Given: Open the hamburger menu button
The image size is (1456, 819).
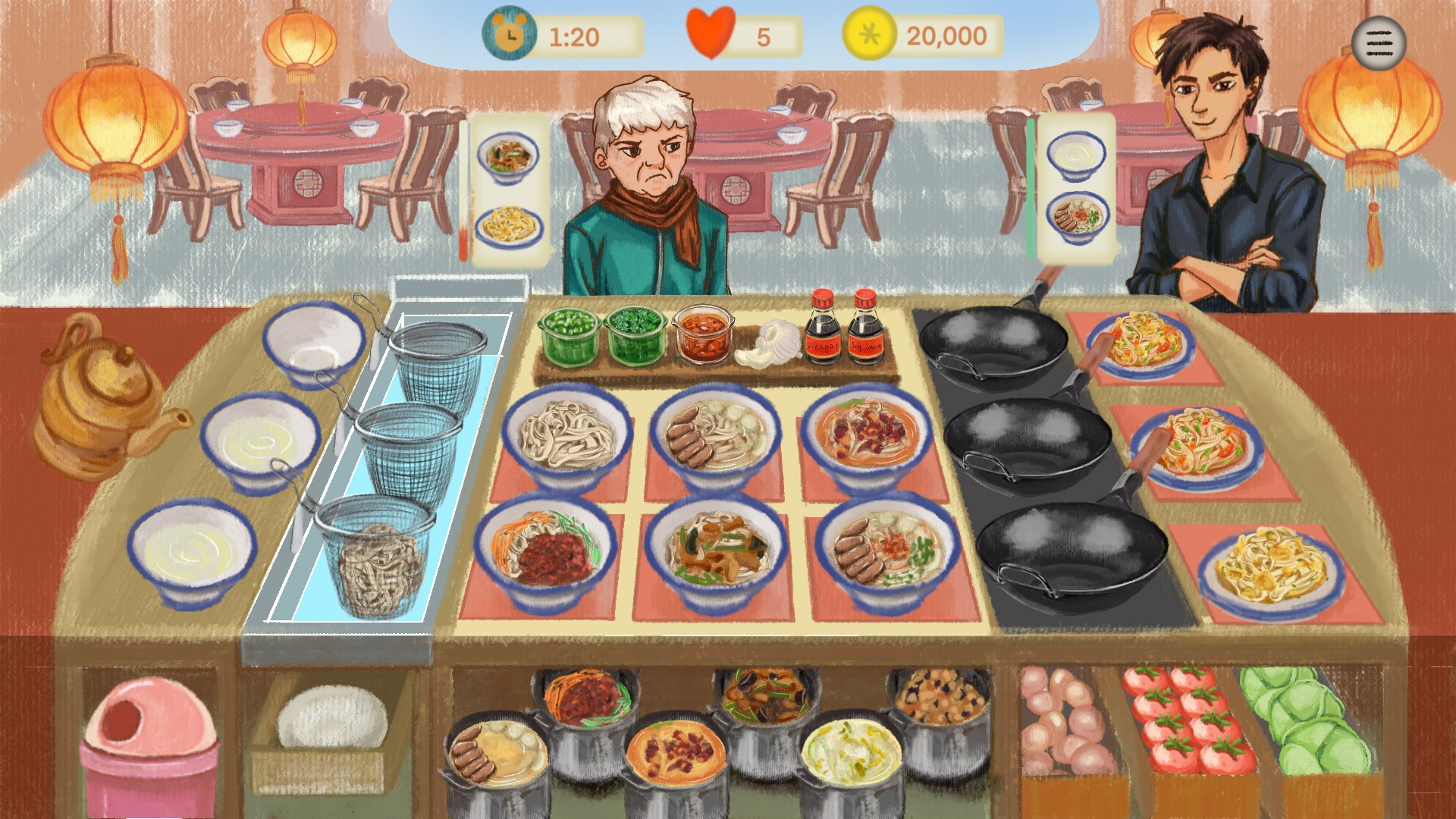Looking at the screenshot, I should pyautogui.click(x=1378, y=43).
